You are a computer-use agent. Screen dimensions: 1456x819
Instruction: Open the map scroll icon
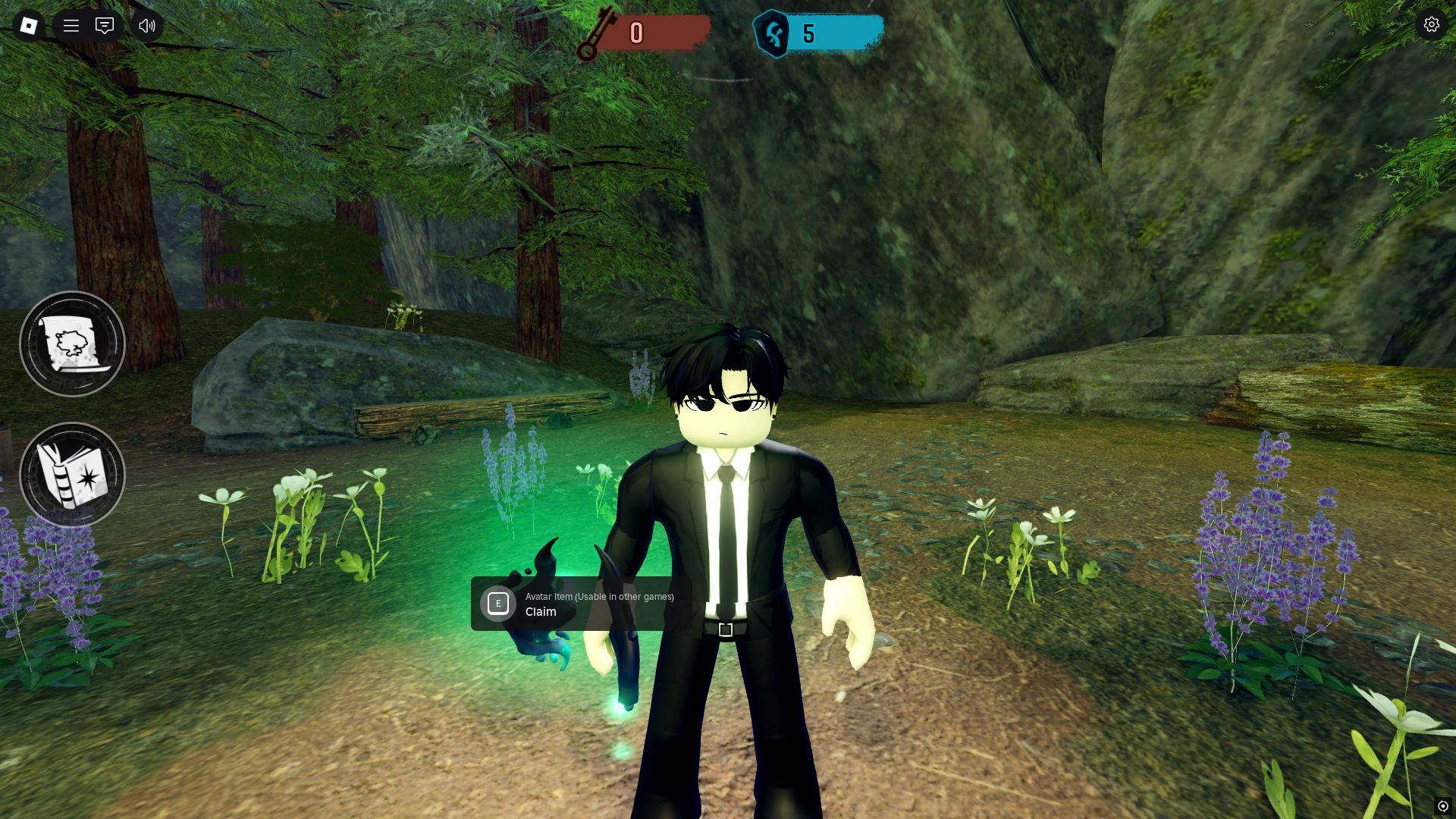(x=72, y=344)
